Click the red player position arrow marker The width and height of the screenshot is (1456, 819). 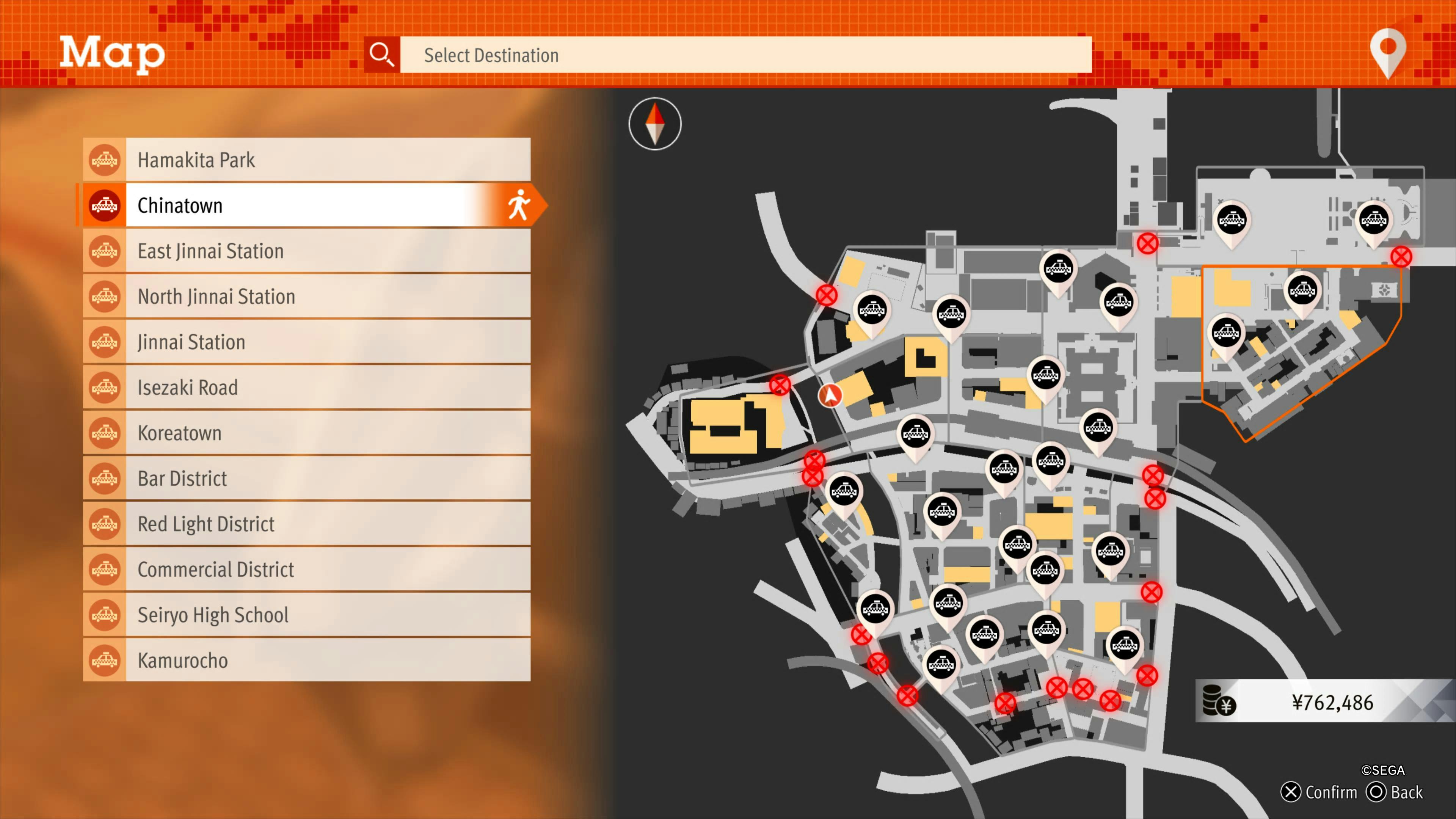[830, 395]
